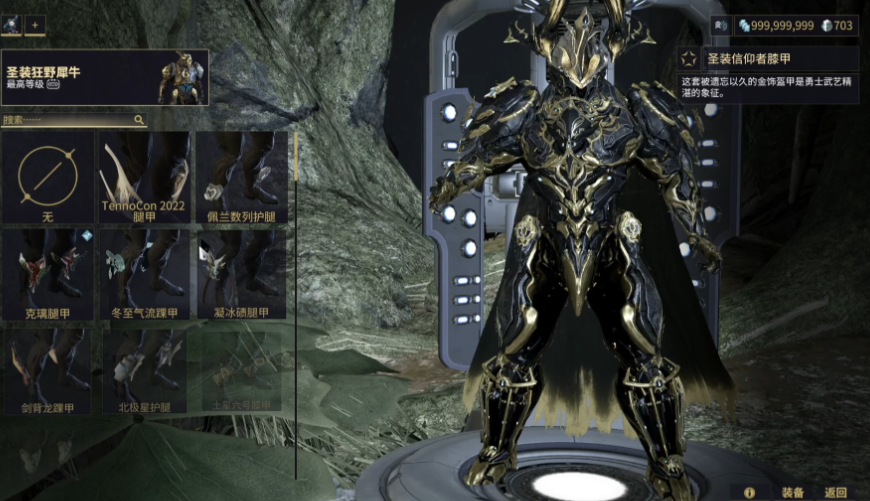870x501 pixels.
Task: Select the warframe portrait tab
Action: tap(11, 23)
